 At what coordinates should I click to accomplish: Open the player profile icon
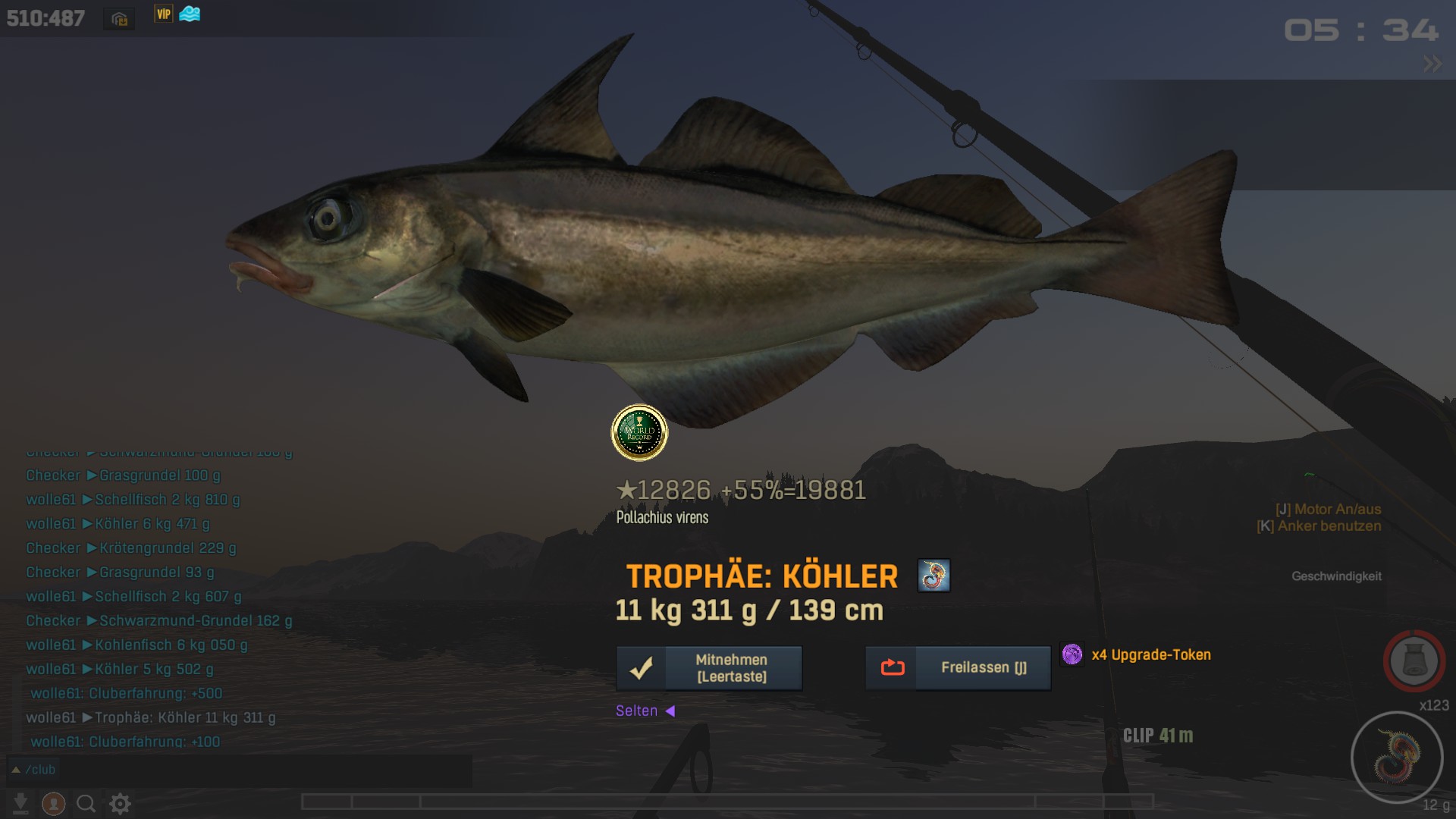click(53, 803)
